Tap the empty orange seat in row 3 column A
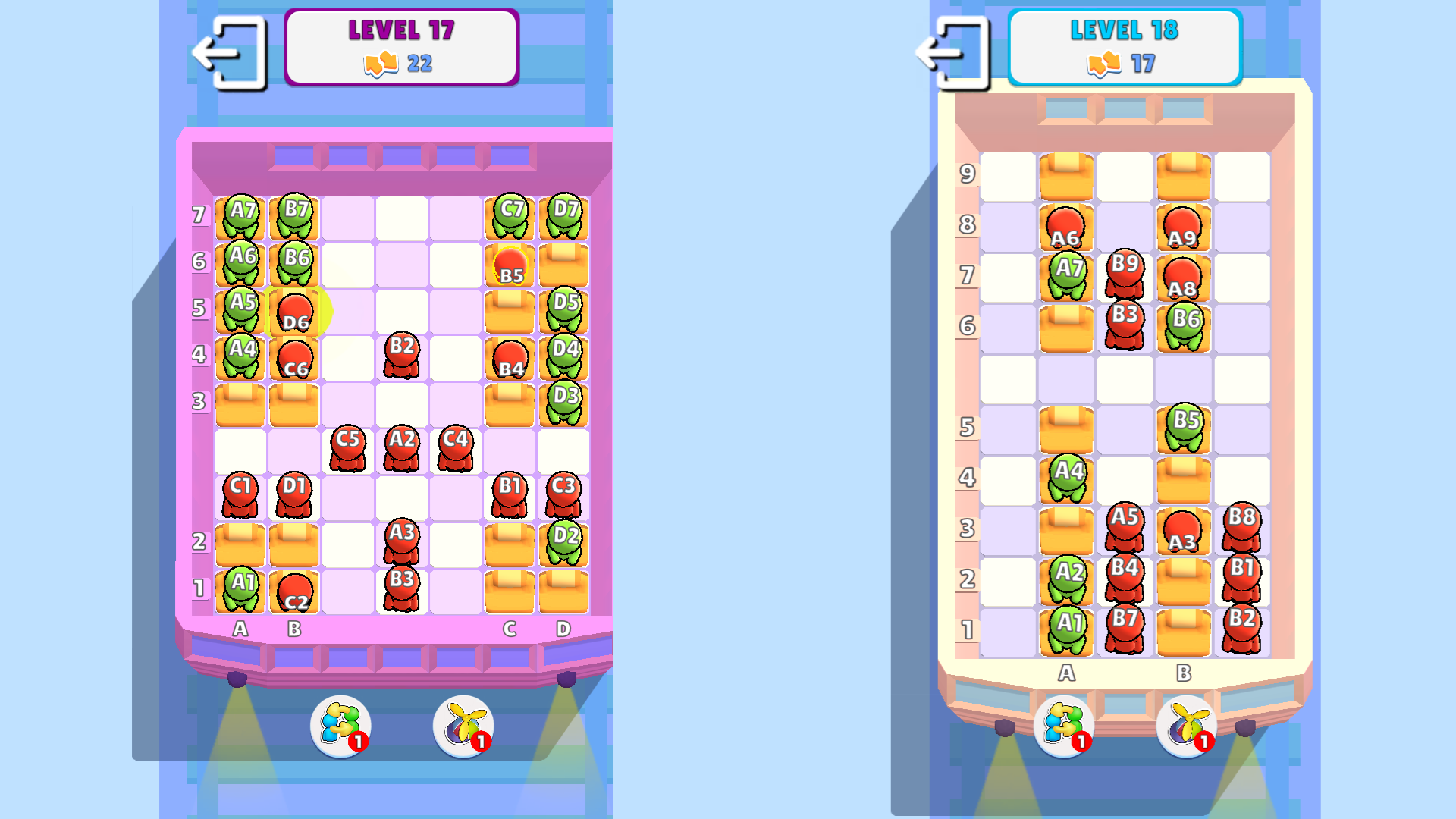 point(241,402)
